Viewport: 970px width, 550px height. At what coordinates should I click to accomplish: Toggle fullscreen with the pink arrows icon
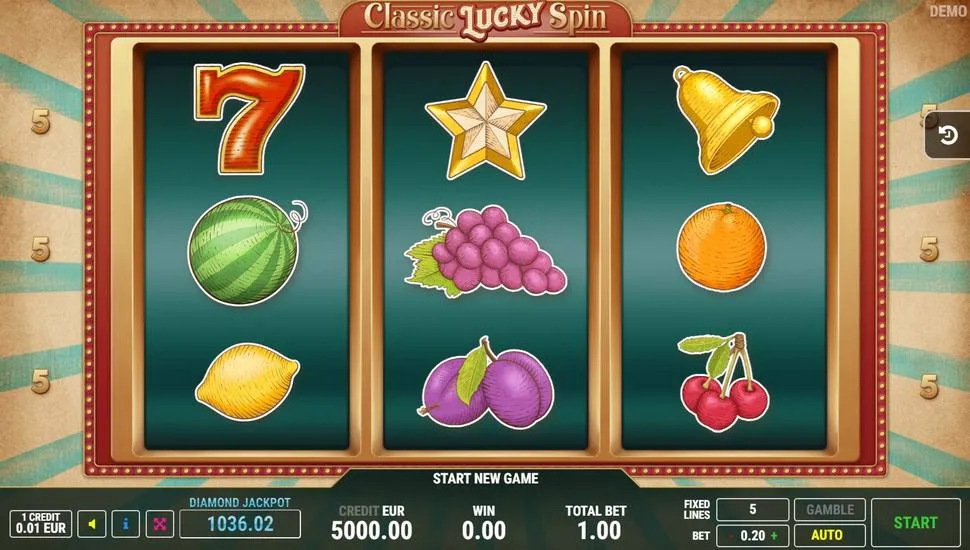pyautogui.click(x=159, y=523)
